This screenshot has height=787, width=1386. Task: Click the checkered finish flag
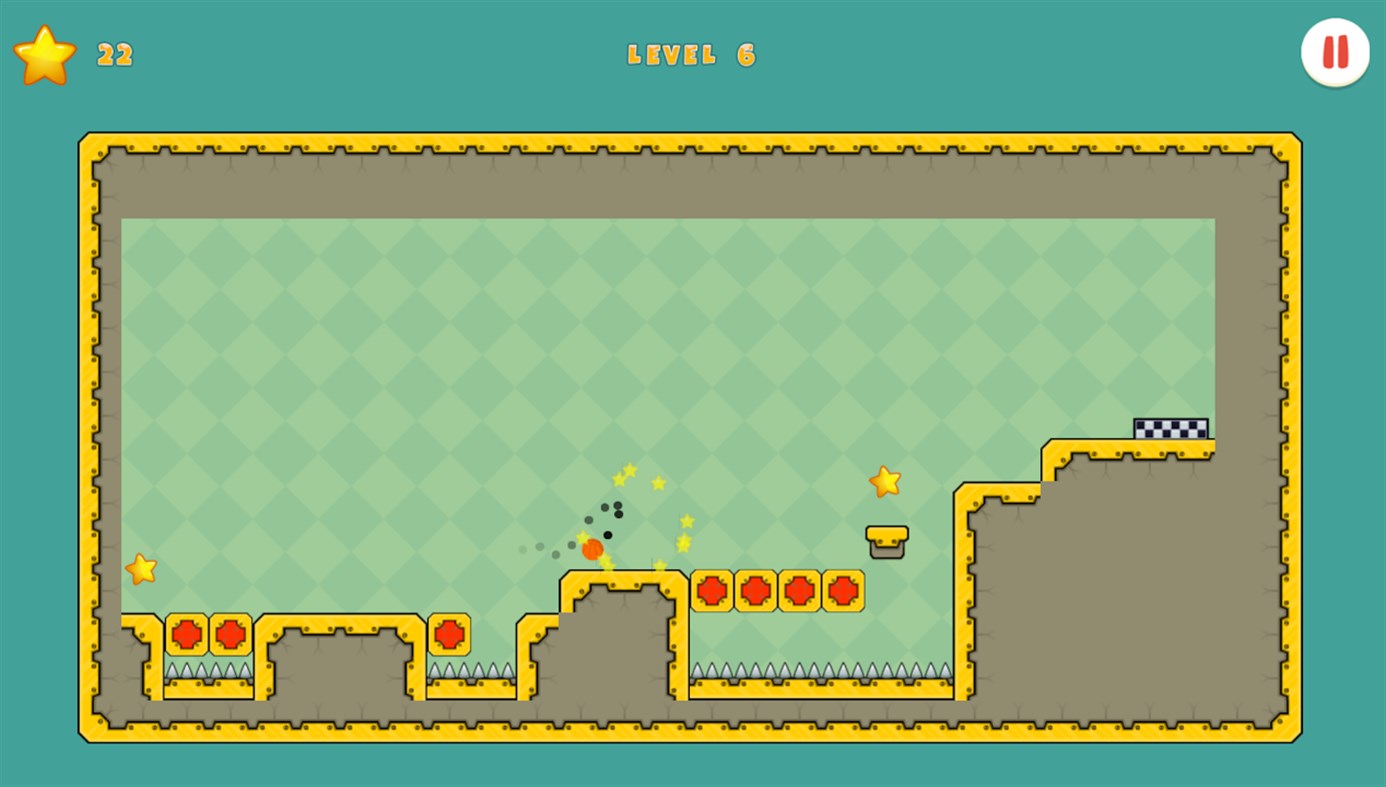1170,427
